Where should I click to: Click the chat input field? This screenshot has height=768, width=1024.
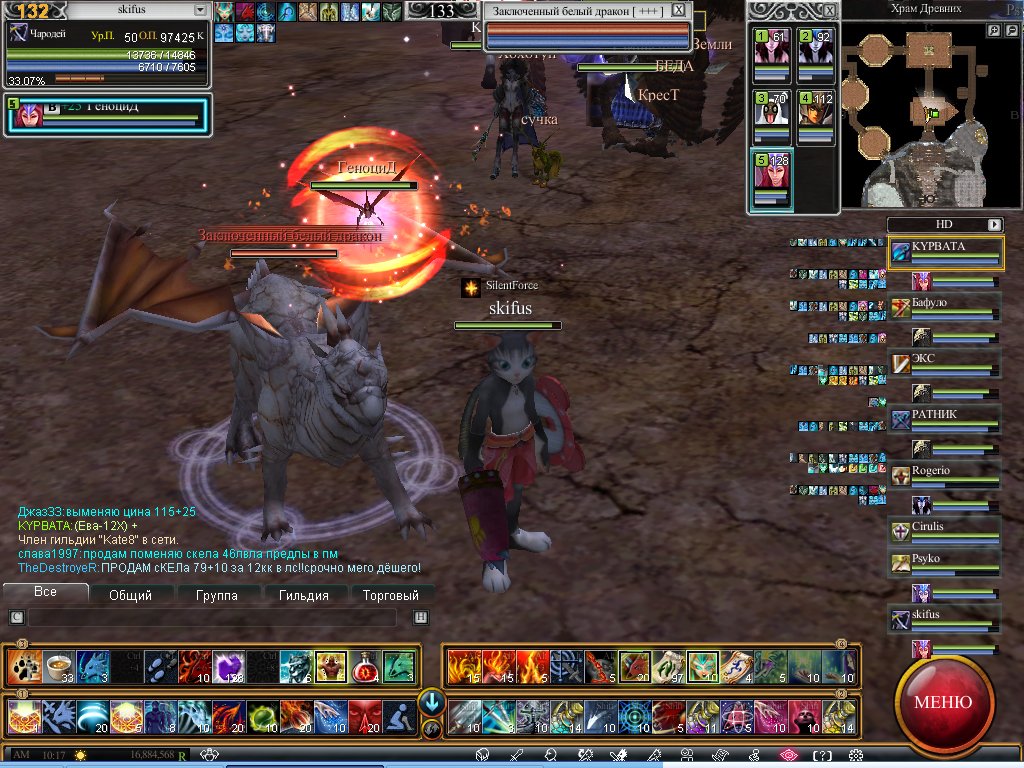pos(218,618)
